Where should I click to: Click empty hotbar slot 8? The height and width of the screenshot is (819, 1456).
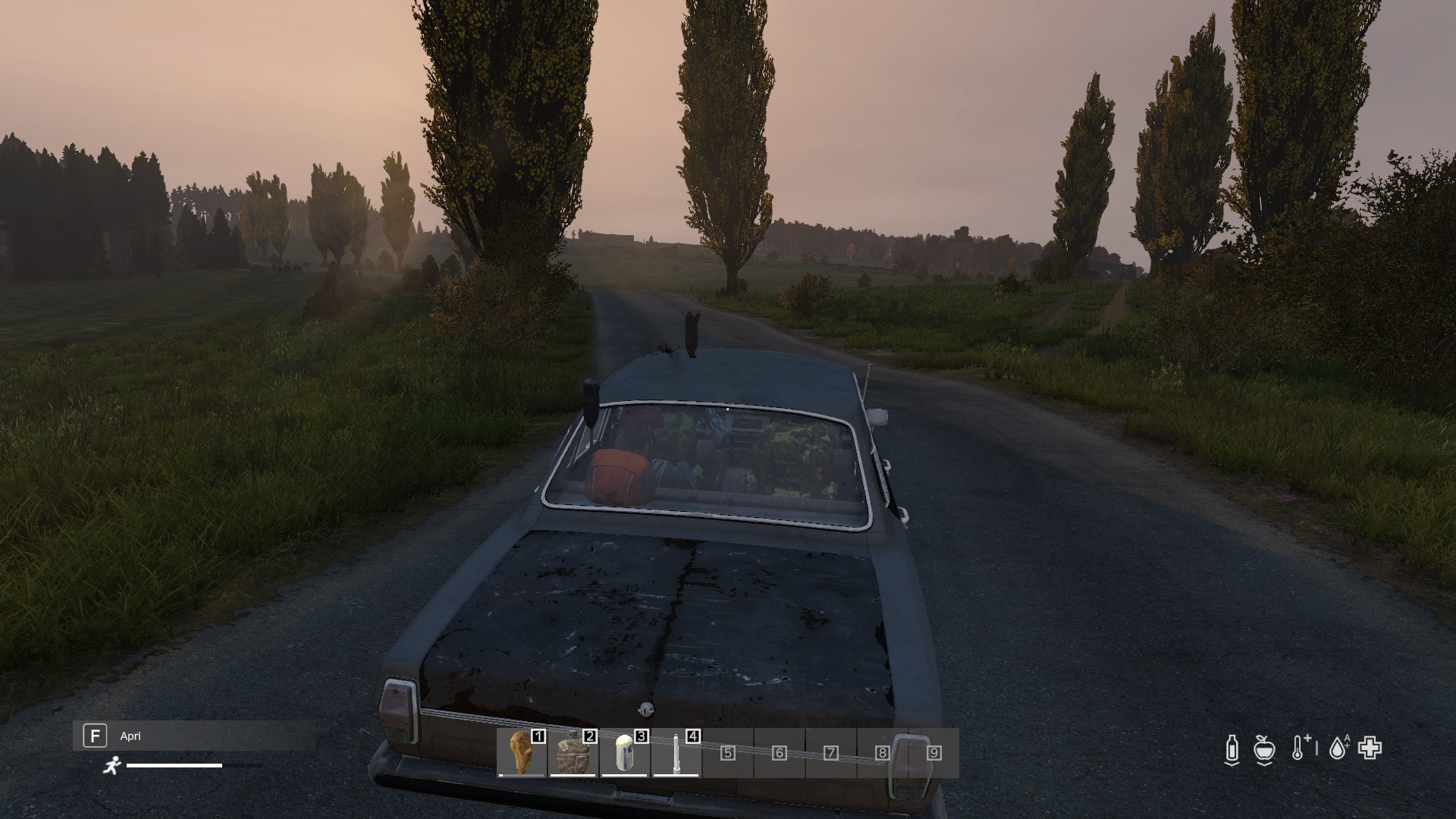882,753
